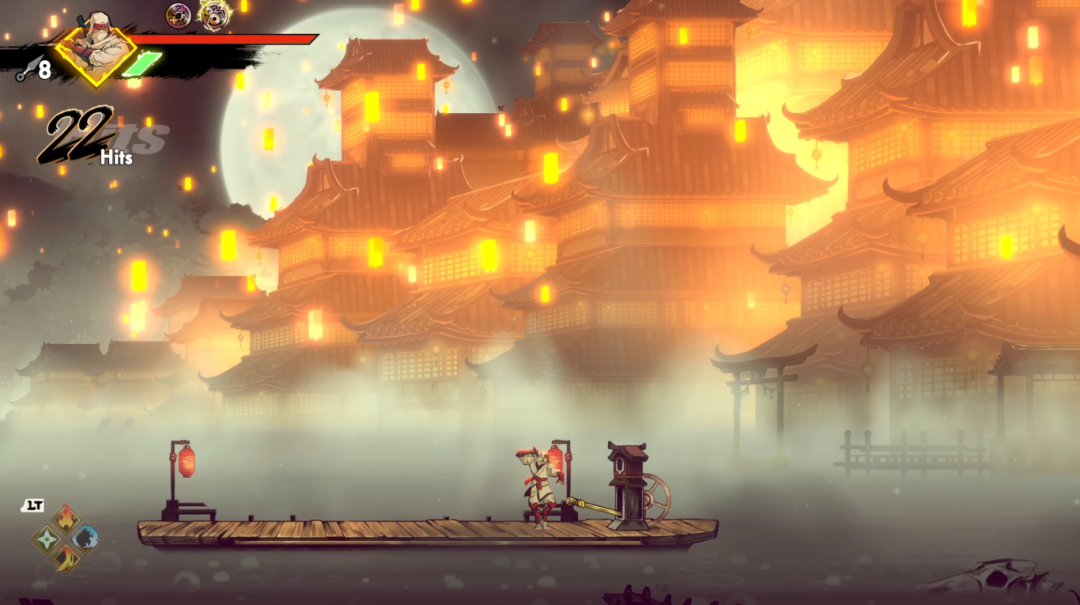Inspect the pink round amulet icon
1080x605 pixels.
(x=179, y=14)
